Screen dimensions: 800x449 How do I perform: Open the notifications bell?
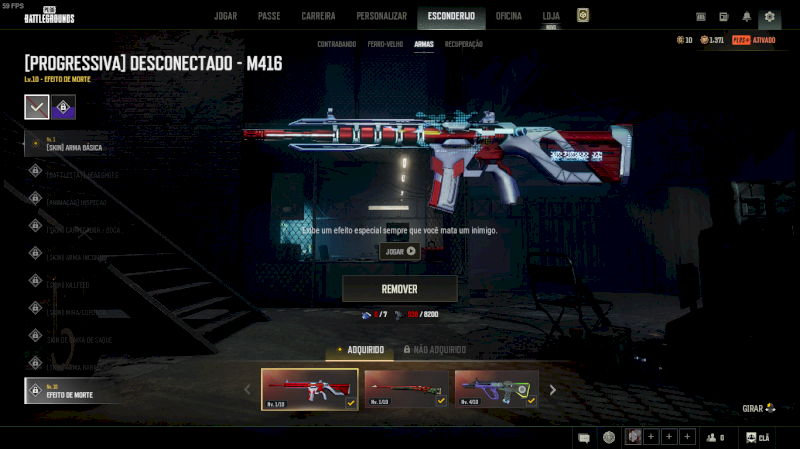click(747, 16)
